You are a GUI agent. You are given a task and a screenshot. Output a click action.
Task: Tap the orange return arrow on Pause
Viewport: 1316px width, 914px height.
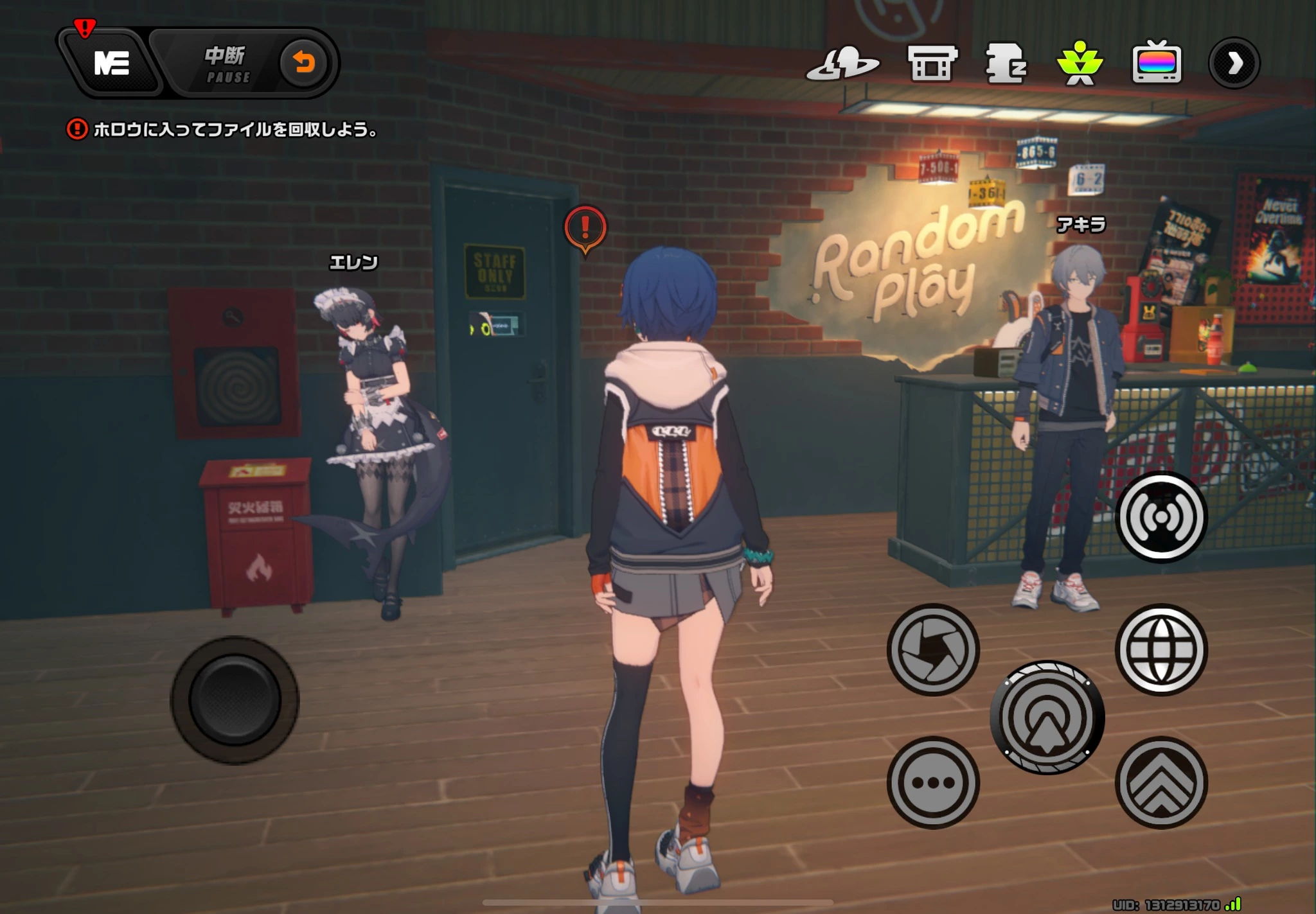click(303, 63)
